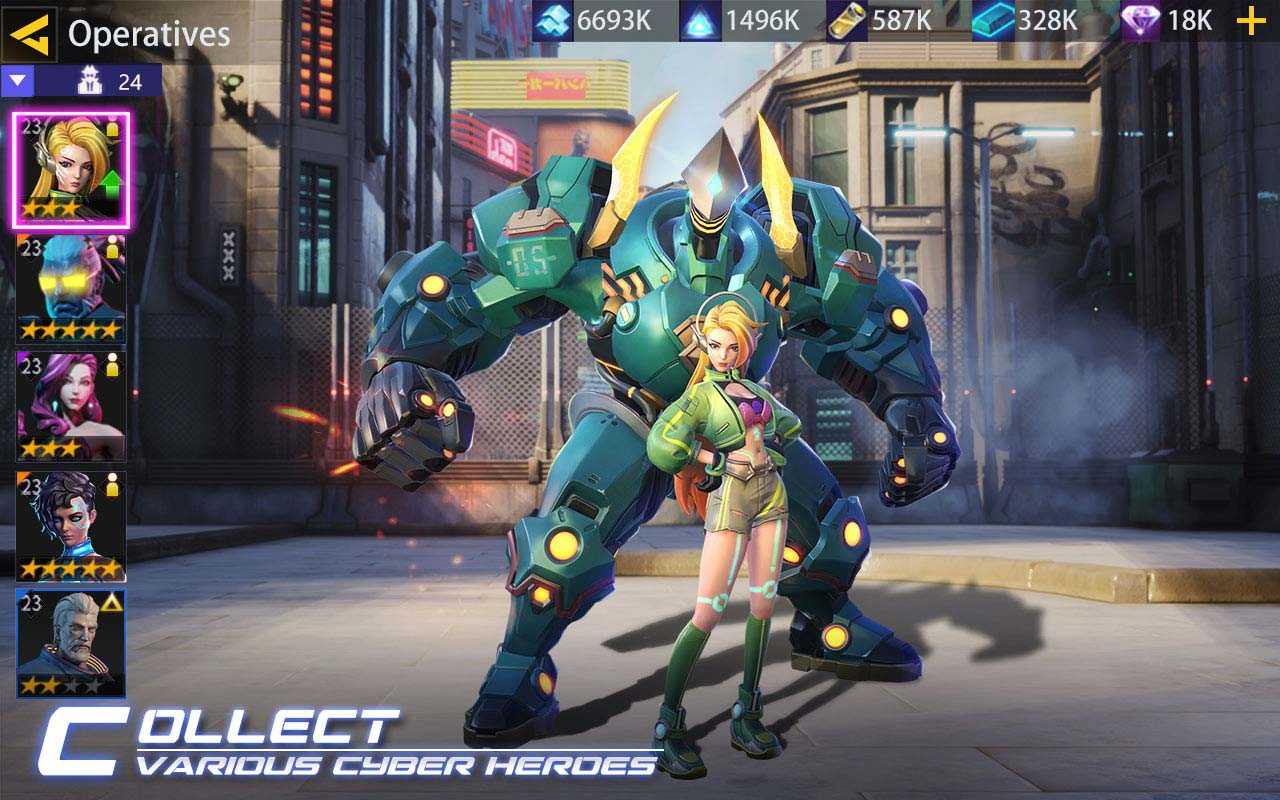Open the operative filter dropdown arrow
Viewport: 1280px width, 800px height.
click(19, 81)
